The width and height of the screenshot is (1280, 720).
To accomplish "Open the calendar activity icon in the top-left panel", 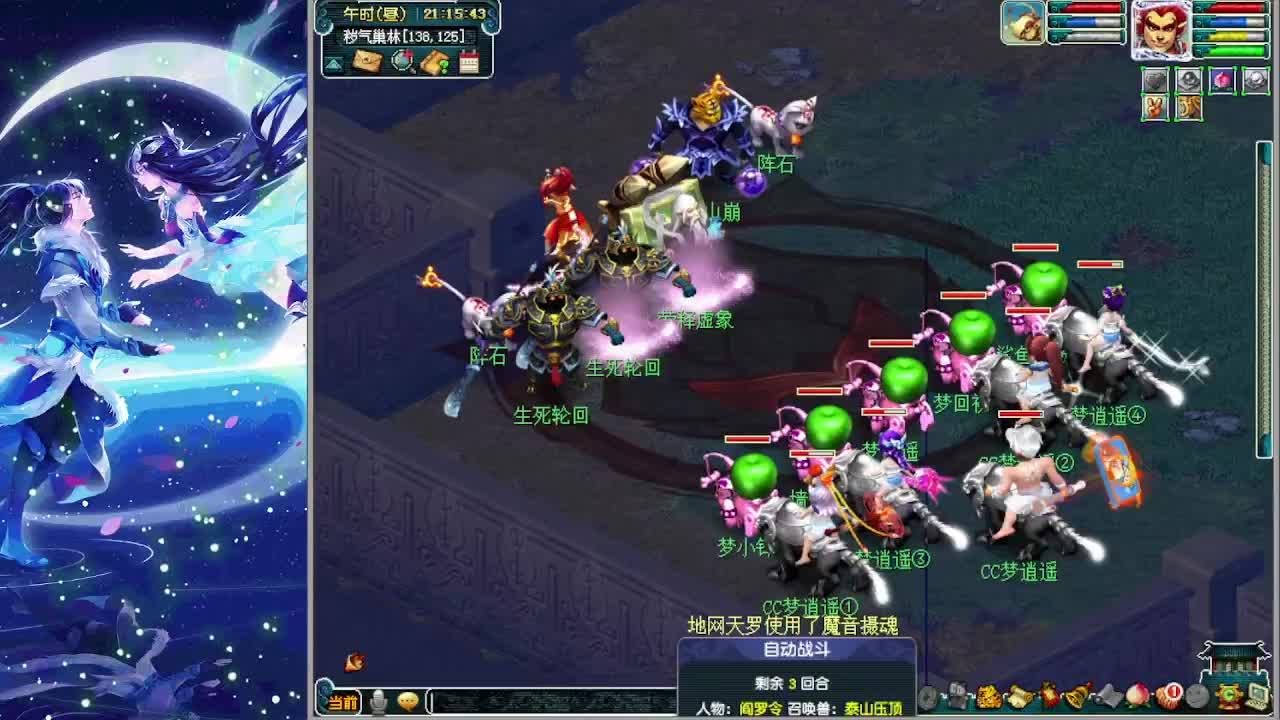I will pyautogui.click(x=470, y=61).
